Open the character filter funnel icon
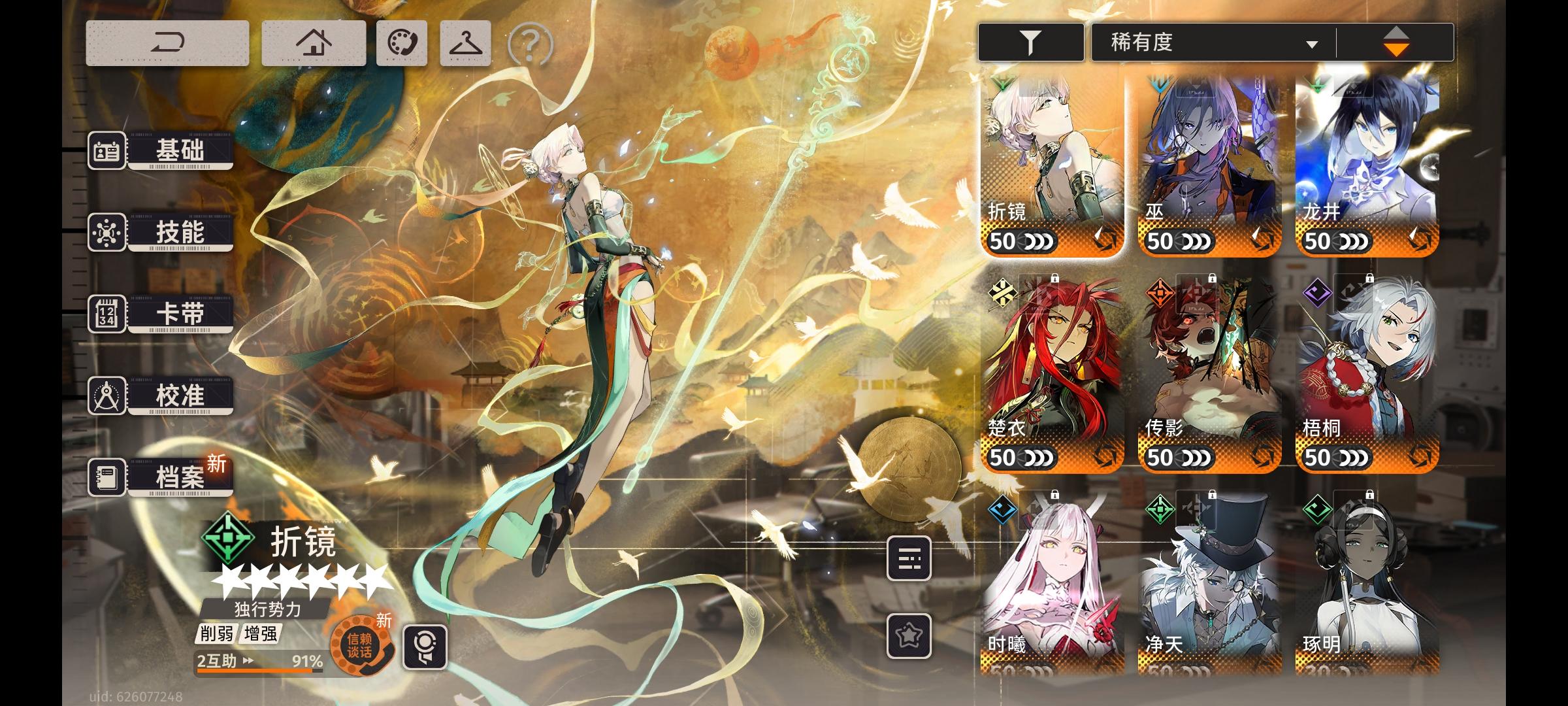This screenshot has height=706, width=1568. (1031, 41)
